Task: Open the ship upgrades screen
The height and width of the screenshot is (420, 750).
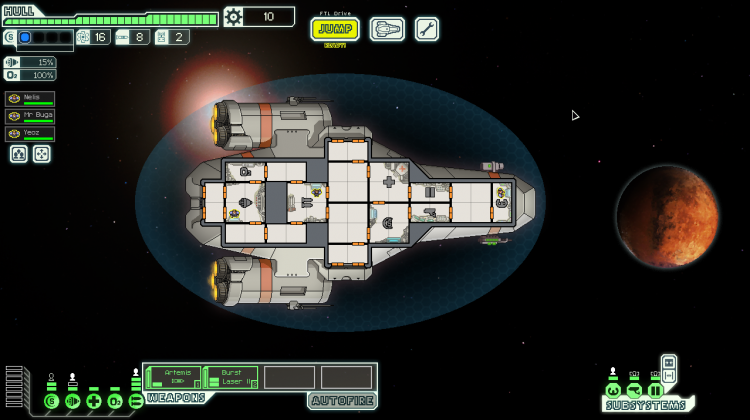Action: 387,29
